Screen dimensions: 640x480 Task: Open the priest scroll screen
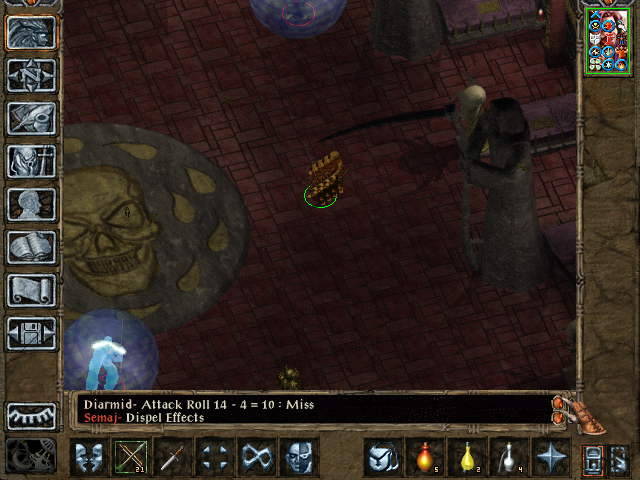32,290
